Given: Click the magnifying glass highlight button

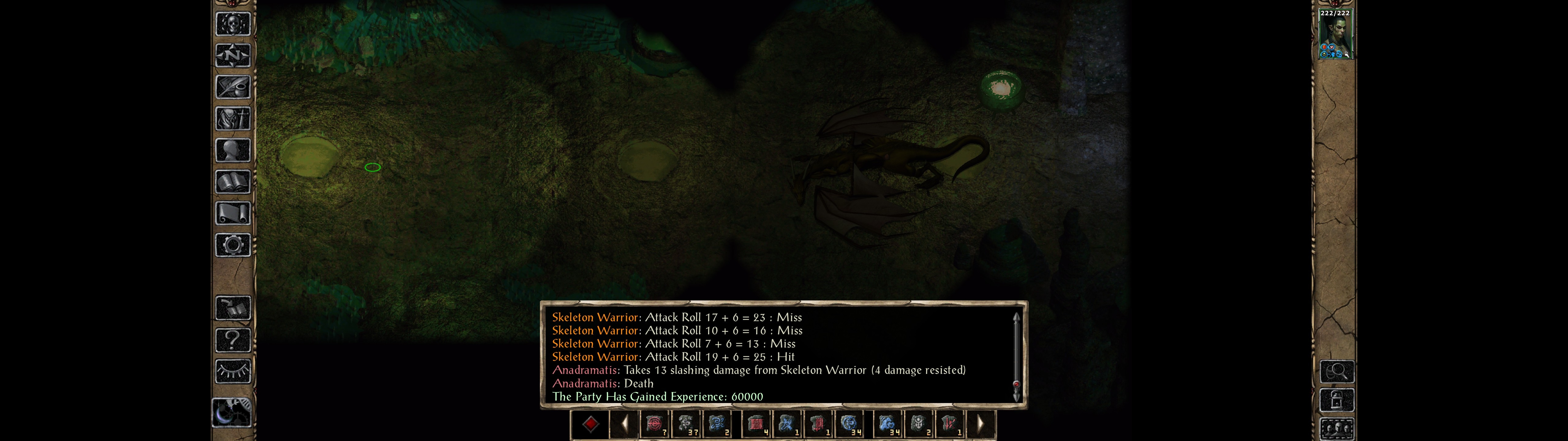Looking at the screenshot, I should (1337, 371).
